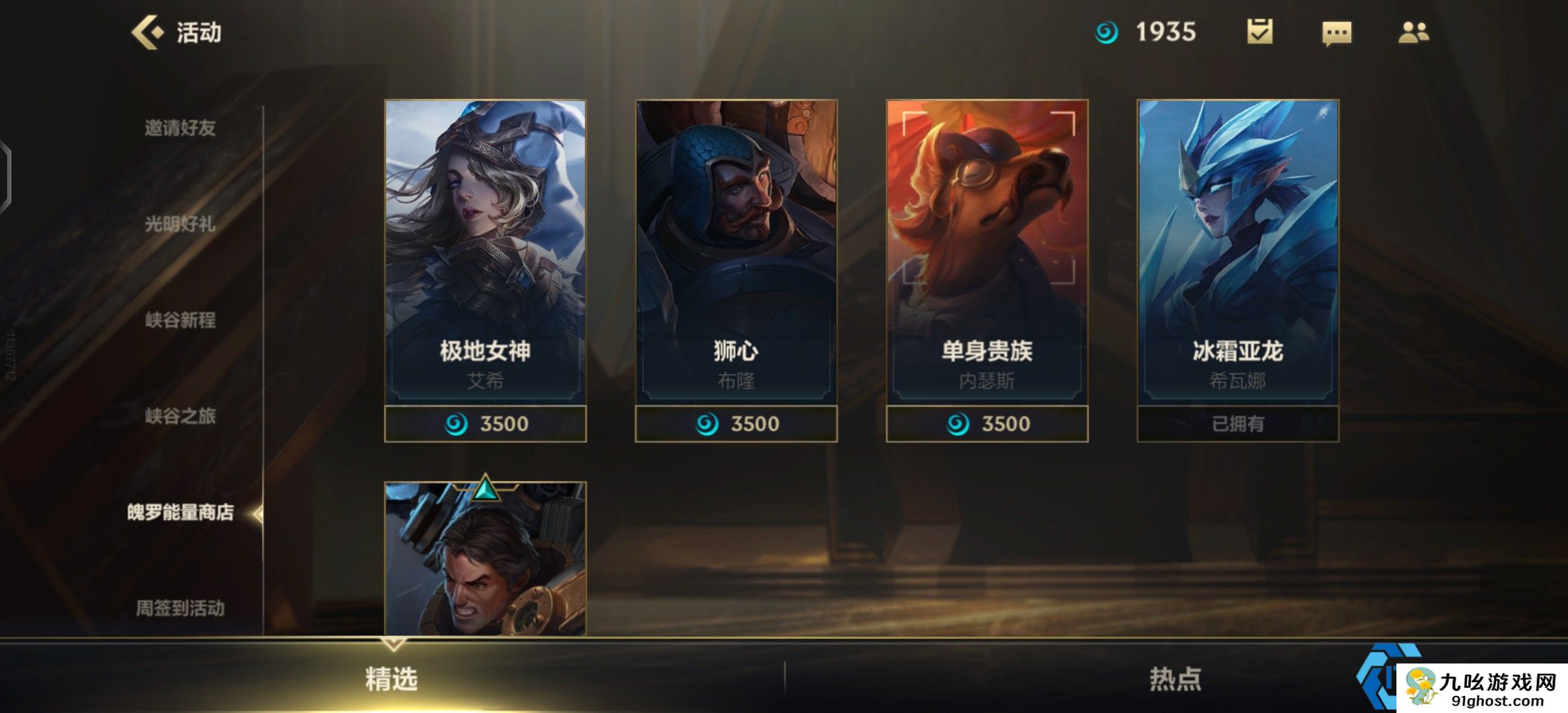
Task: Open the task checklist icon
Action: (1260, 32)
